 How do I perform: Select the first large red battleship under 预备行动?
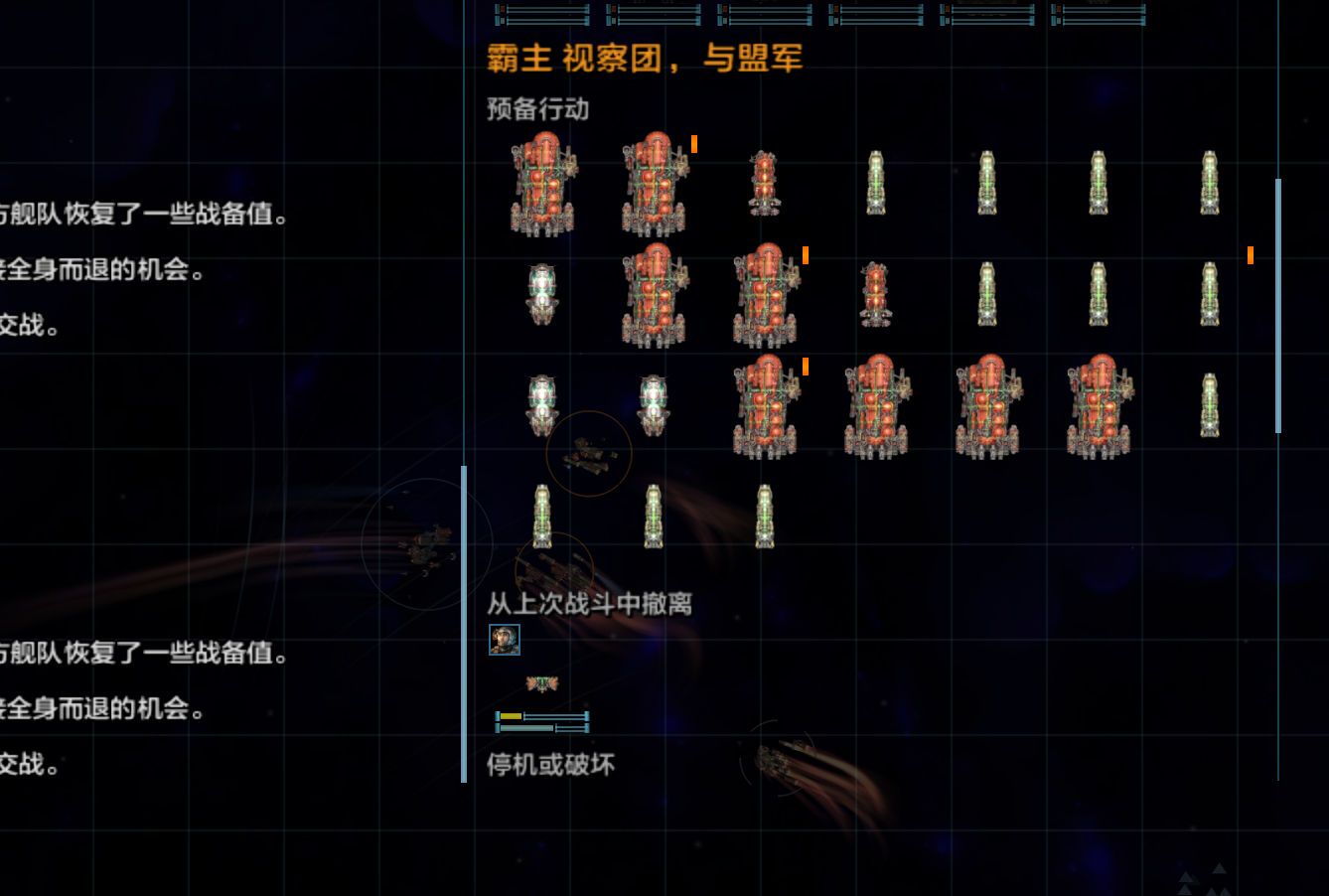click(542, 184)
